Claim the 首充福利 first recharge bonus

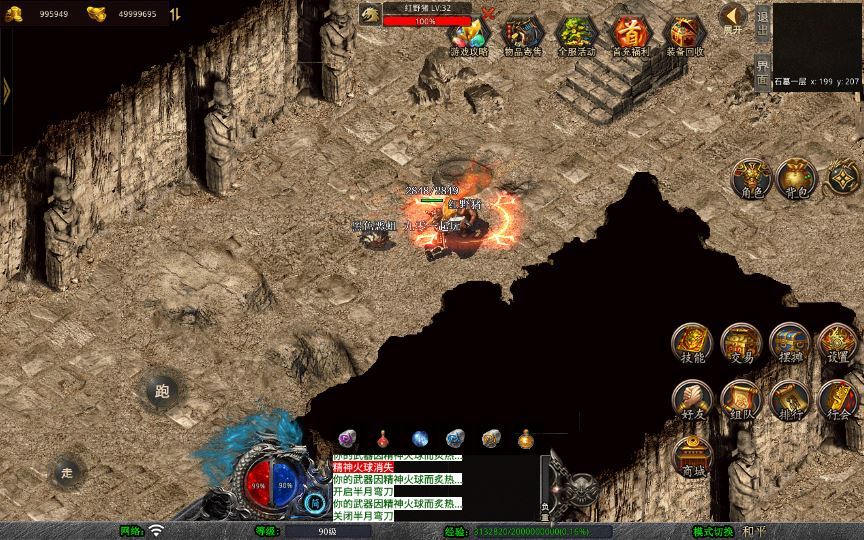click(x=630, y=35)
